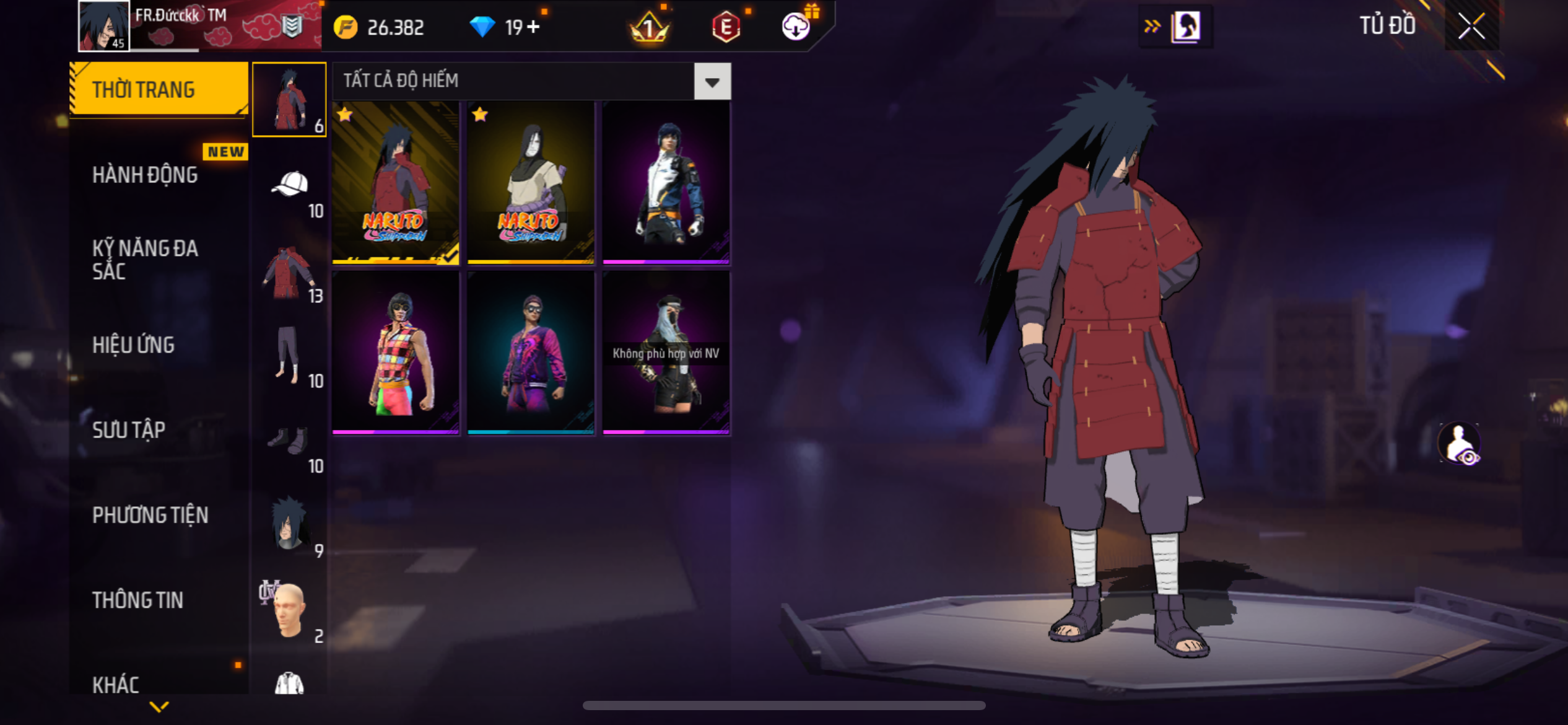Add diamonds with the plus button
The image size is (1568, 725).
tap(533, 27)
